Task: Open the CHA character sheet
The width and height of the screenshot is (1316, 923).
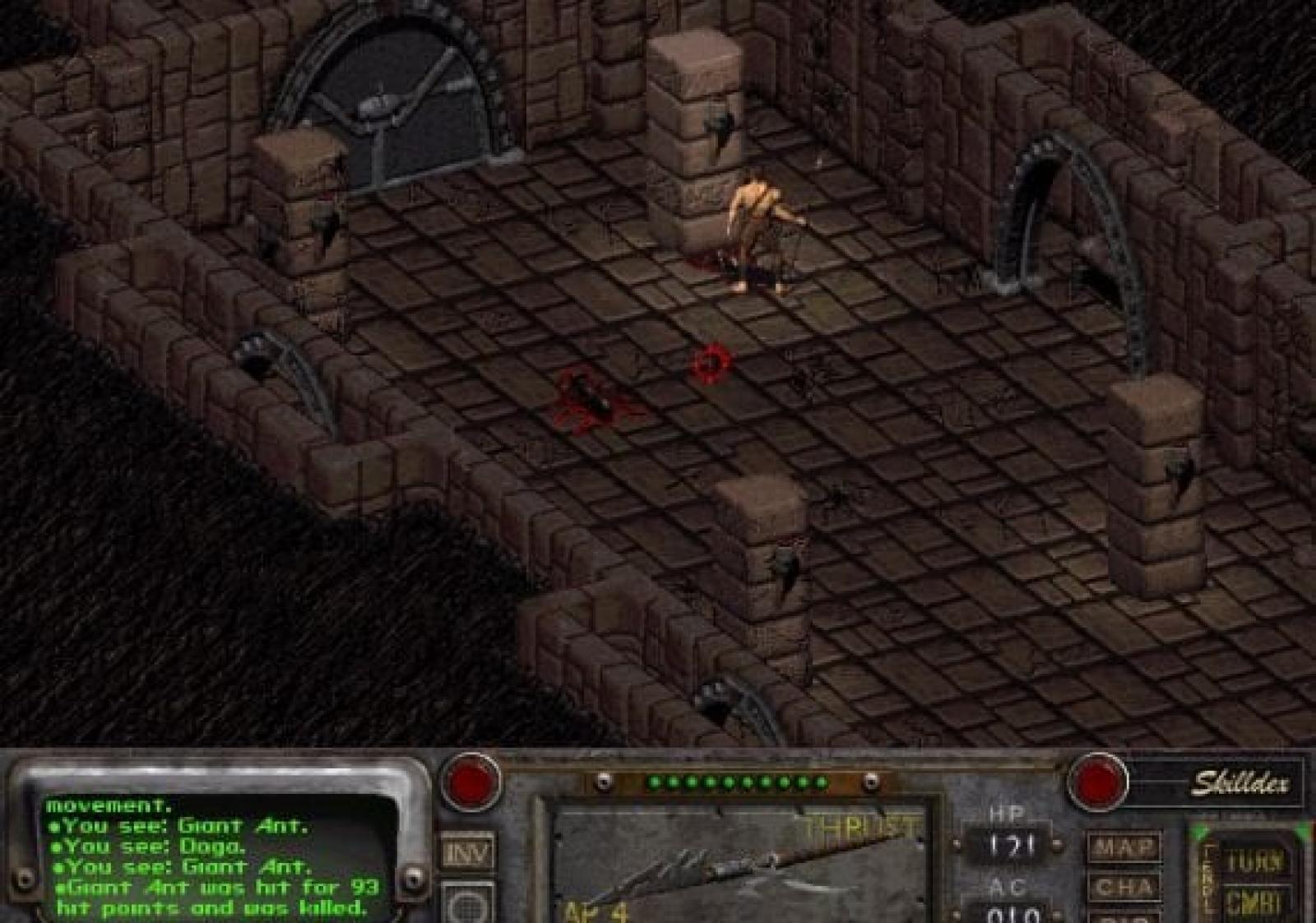Action: [1124, 888]
